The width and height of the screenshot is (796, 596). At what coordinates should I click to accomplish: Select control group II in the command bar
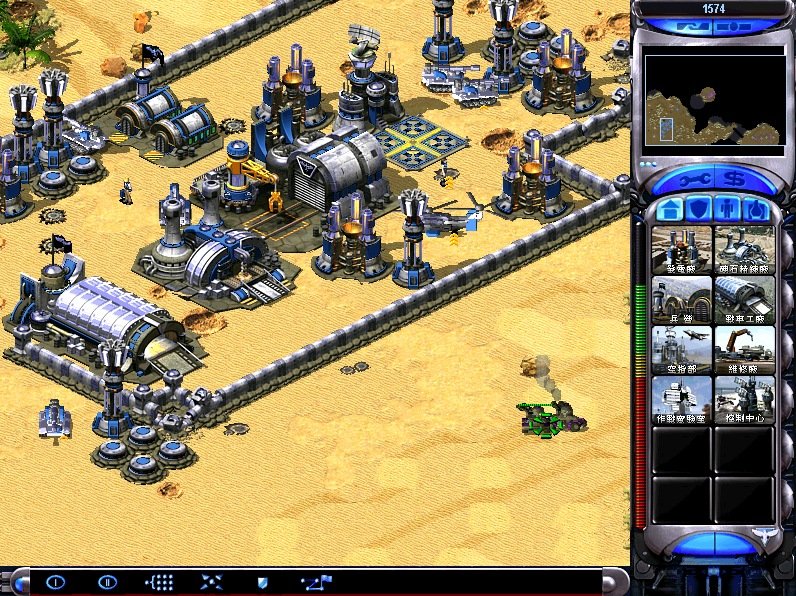107,582
